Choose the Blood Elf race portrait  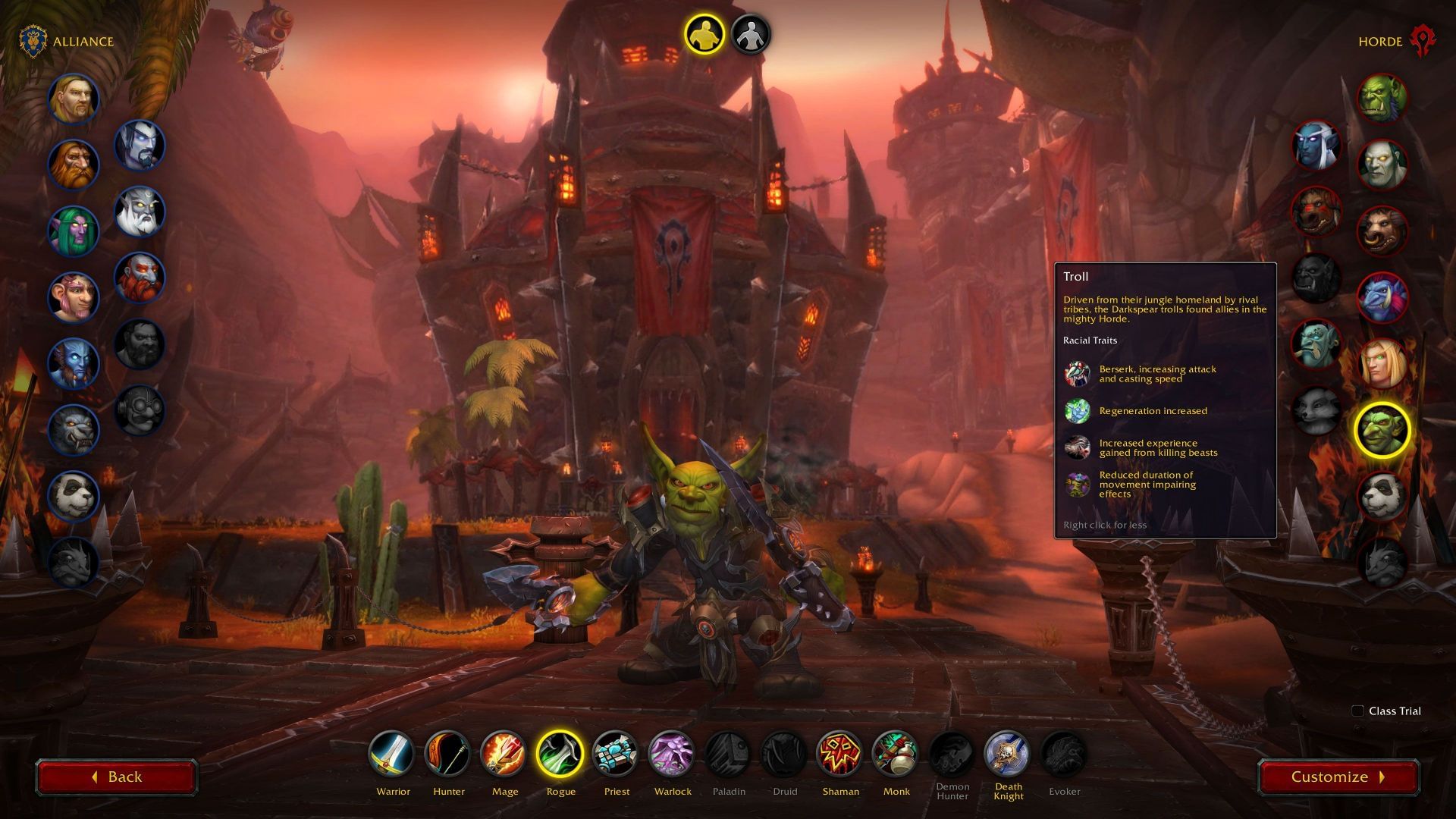(x=1382, y=363)
